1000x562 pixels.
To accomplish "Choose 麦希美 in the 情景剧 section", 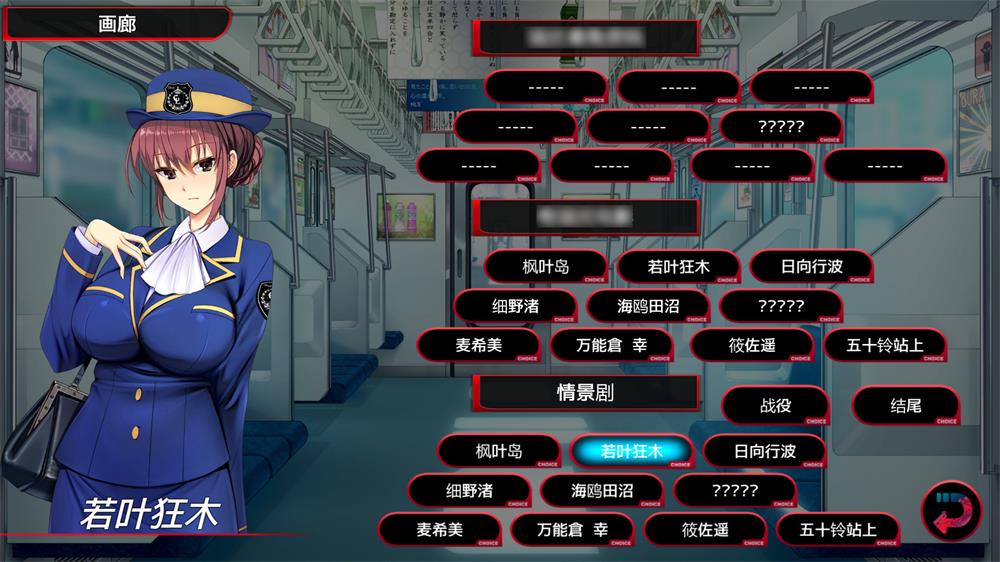I will [440, 529].
